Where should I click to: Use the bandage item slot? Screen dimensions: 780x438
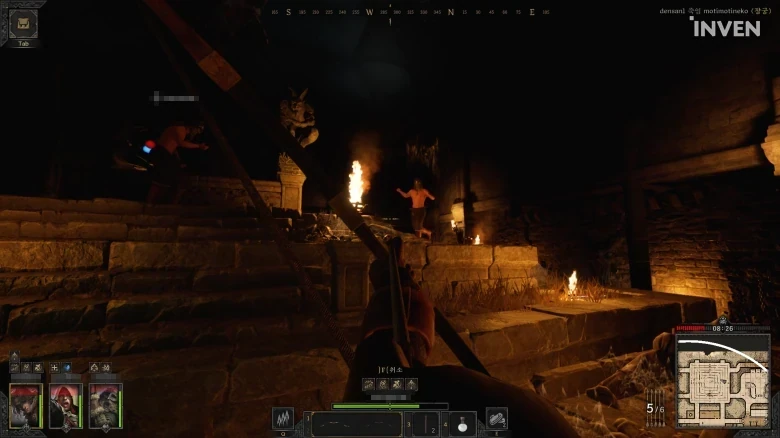tap(496, 419)
